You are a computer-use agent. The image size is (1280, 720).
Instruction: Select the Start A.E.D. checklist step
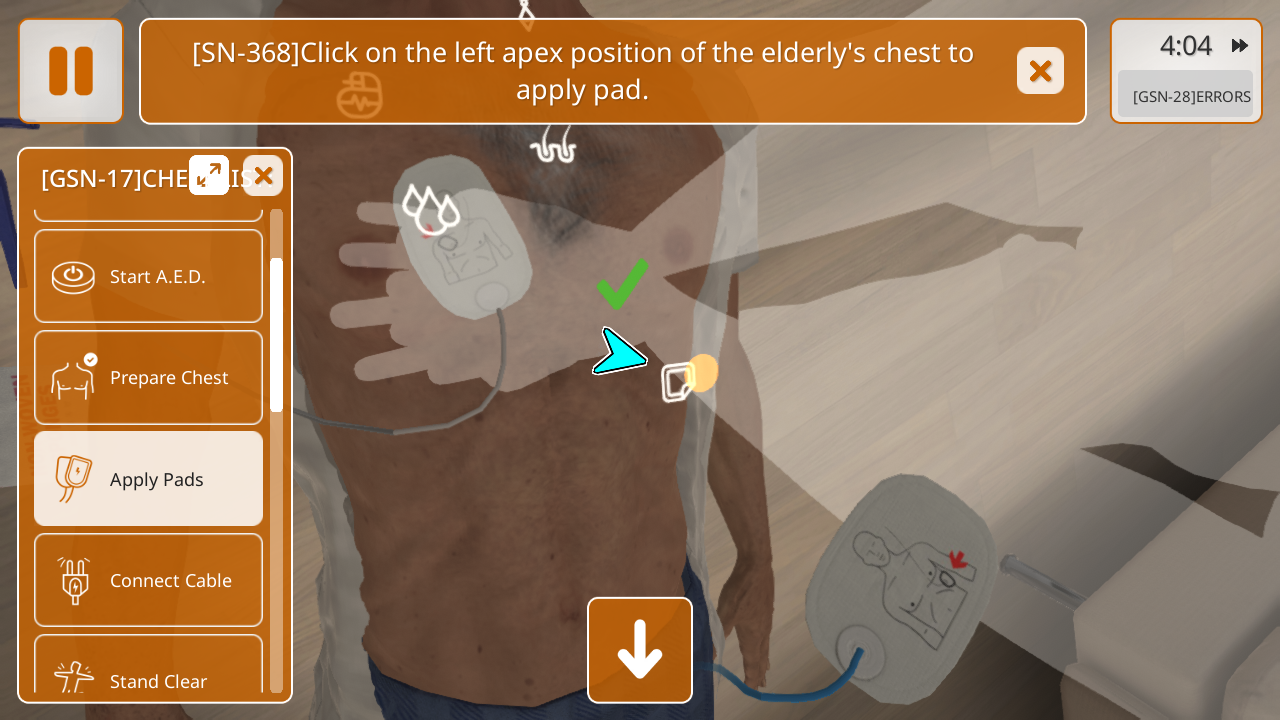148,277
